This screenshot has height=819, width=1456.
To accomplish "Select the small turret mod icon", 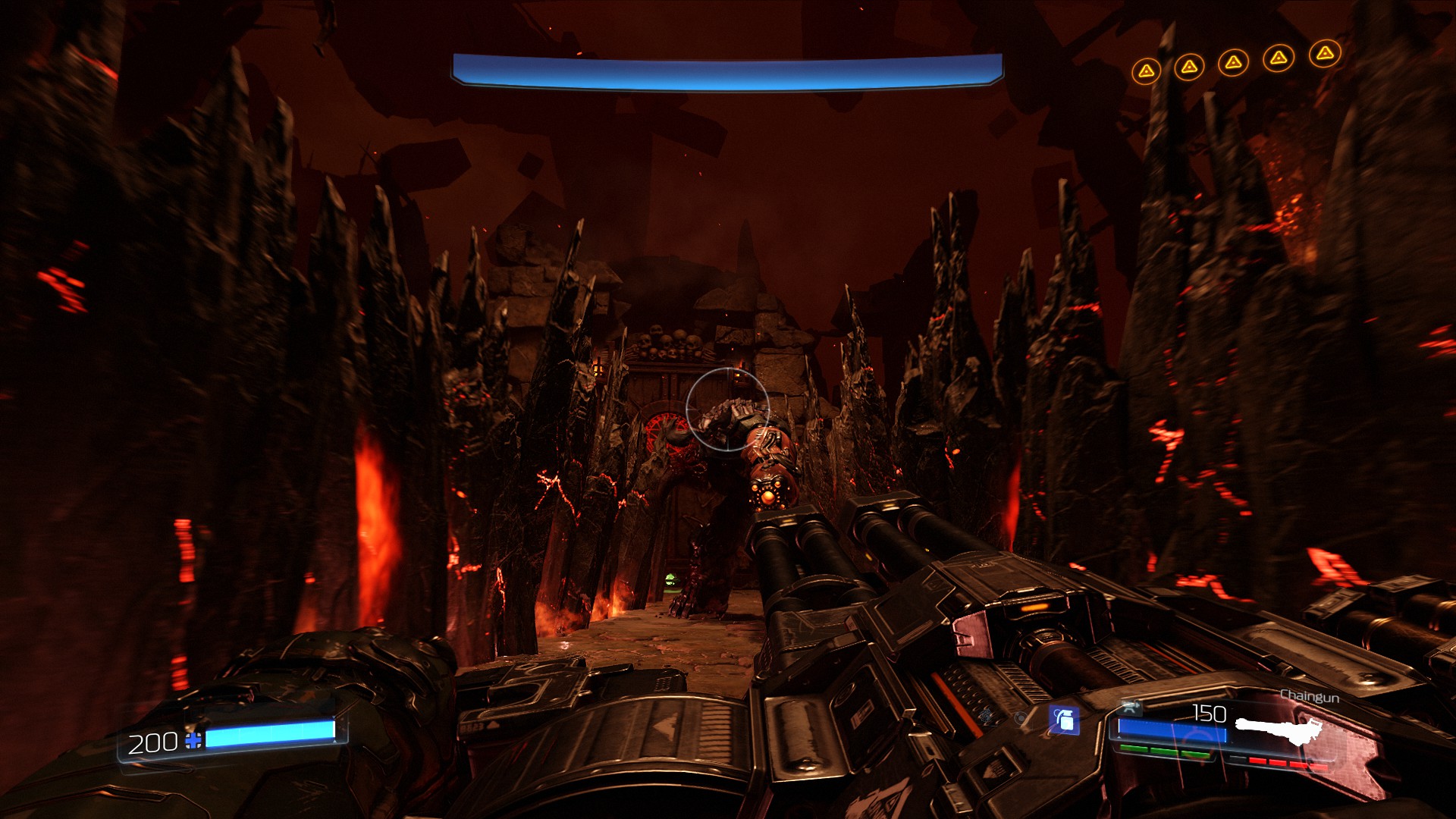I will (x=1131, y=708).
